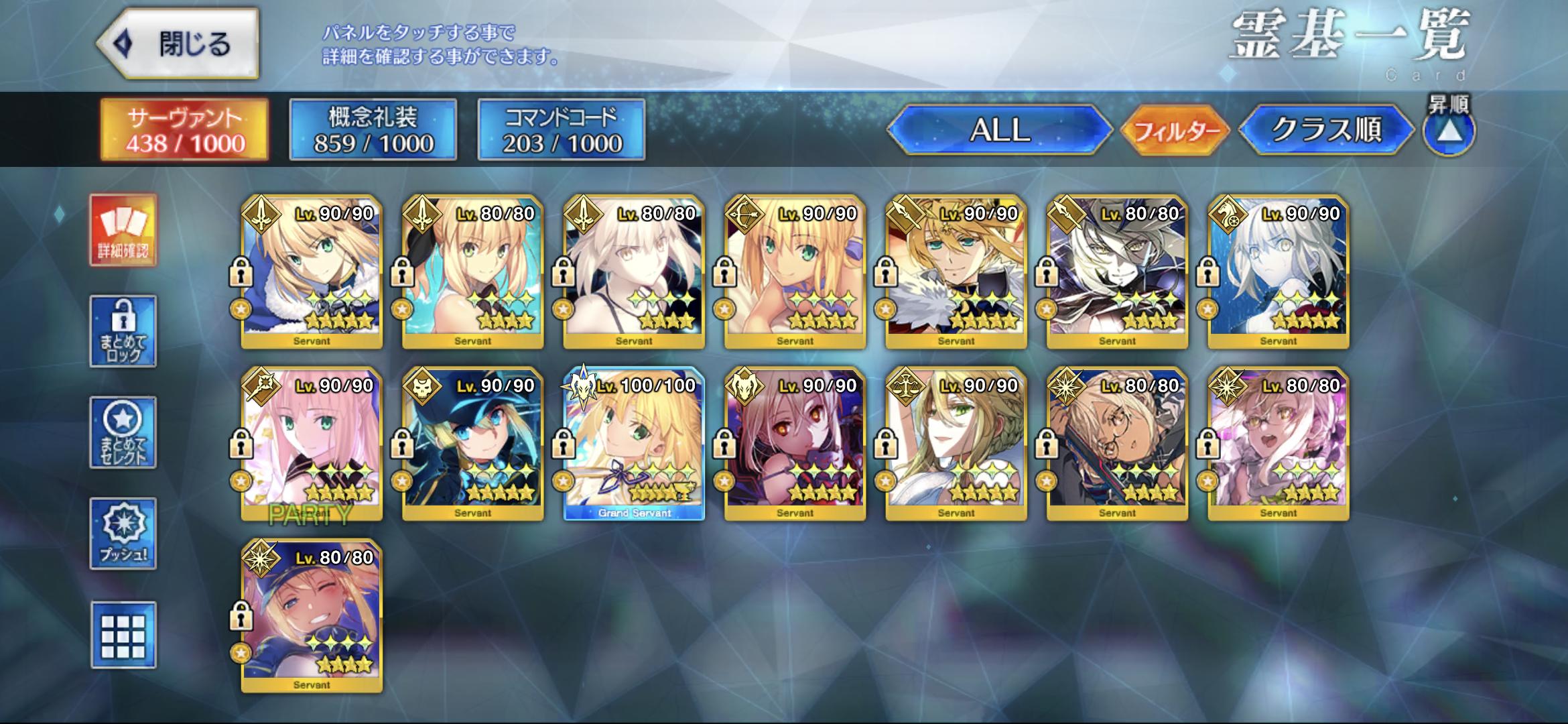
Task: Change grid layout with the grid icon
Action: pyautogui.click(x=123, y=635)
